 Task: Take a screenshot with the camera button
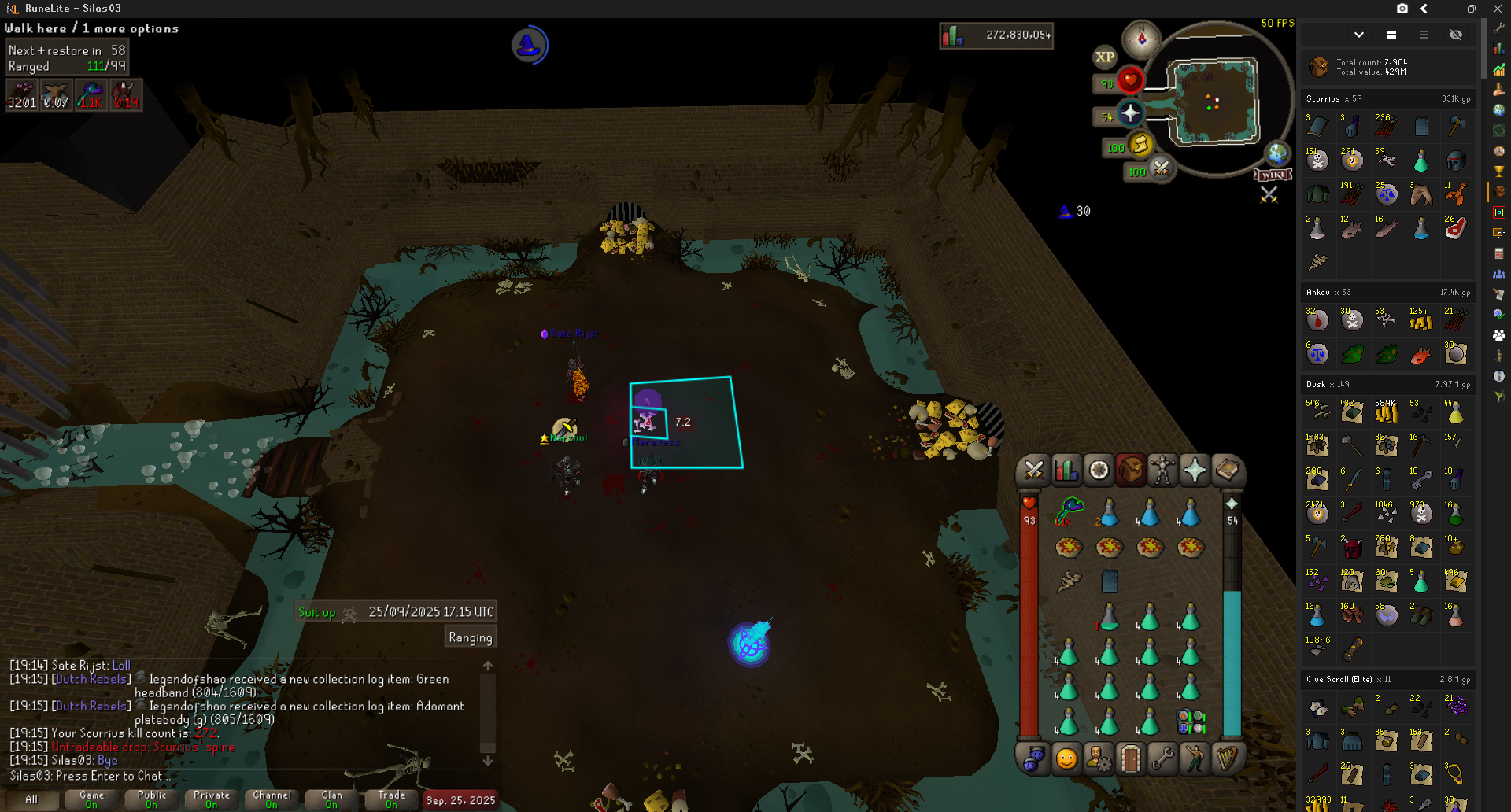[1402, 9]
